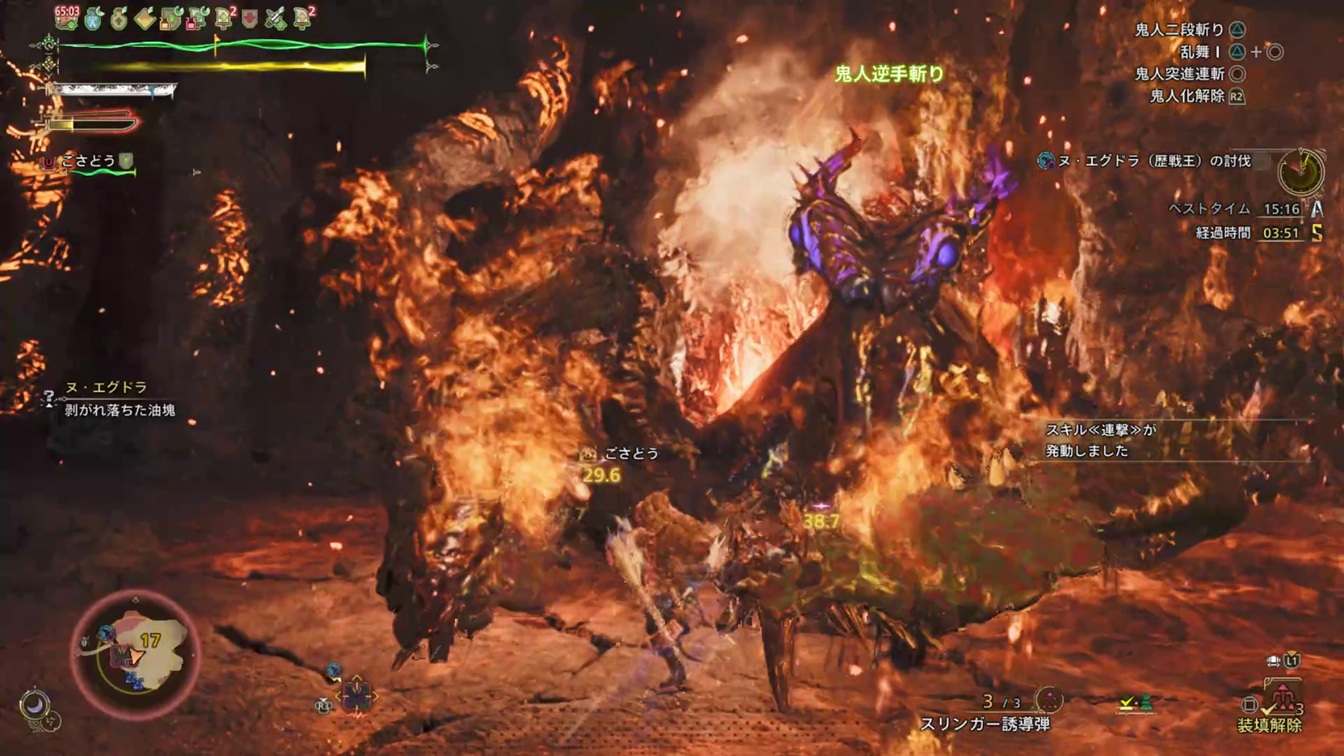Select the red down-arrow shield debuff icon
The image size is (1344, 756).
point(250,17)
